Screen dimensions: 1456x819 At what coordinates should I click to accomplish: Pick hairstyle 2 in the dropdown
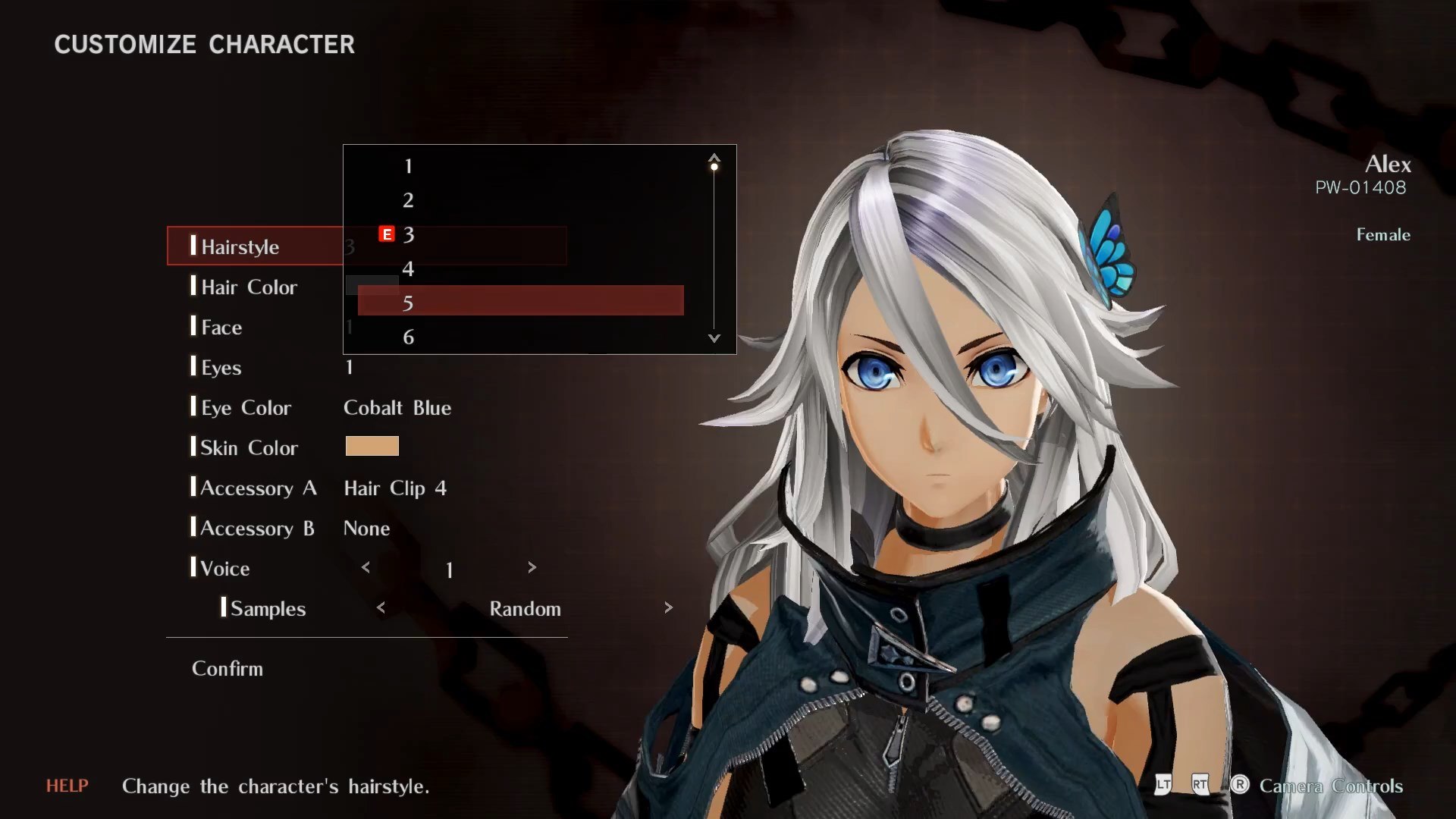pos(408,200)
